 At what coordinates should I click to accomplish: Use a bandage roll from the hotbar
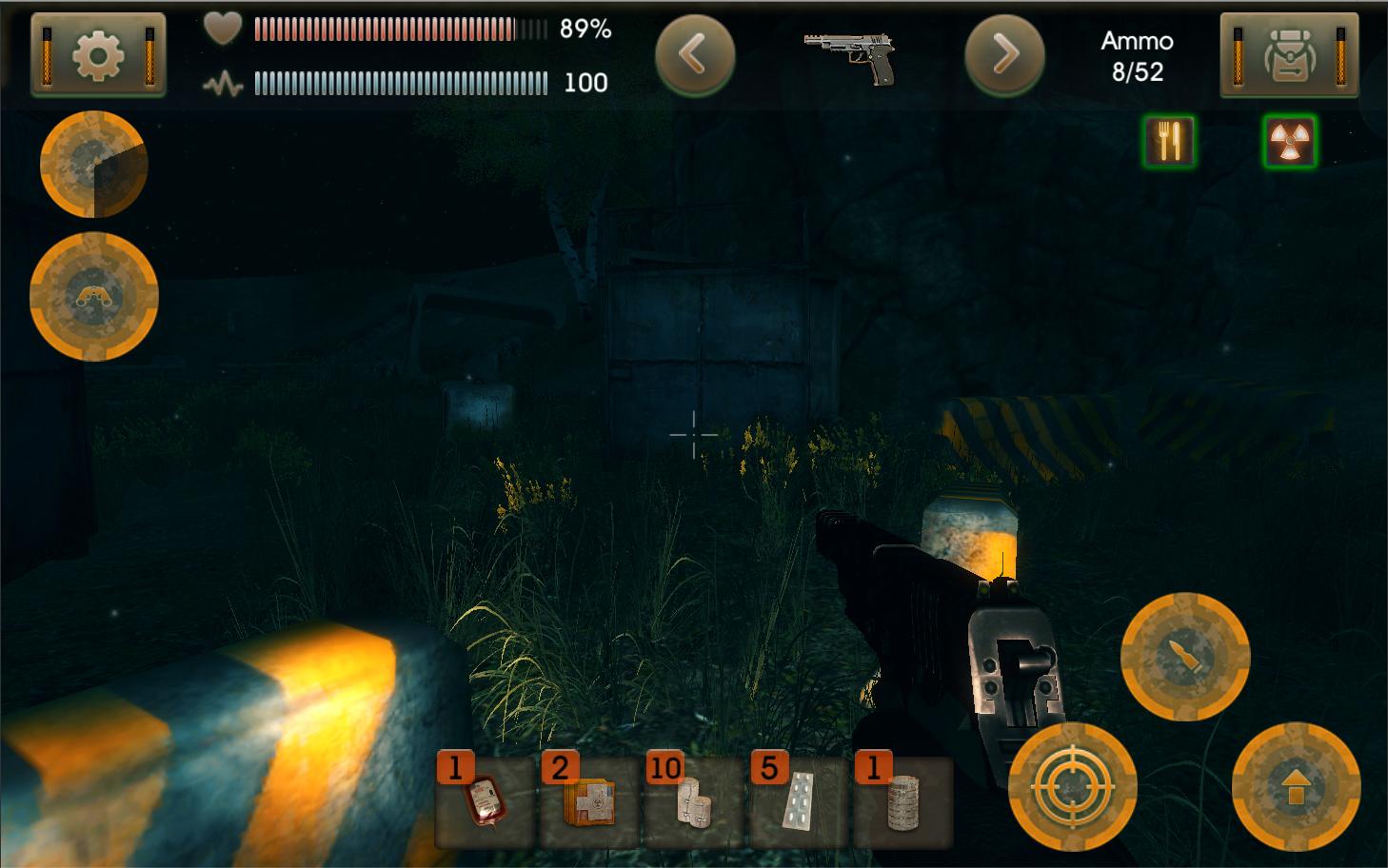point(693,801)
